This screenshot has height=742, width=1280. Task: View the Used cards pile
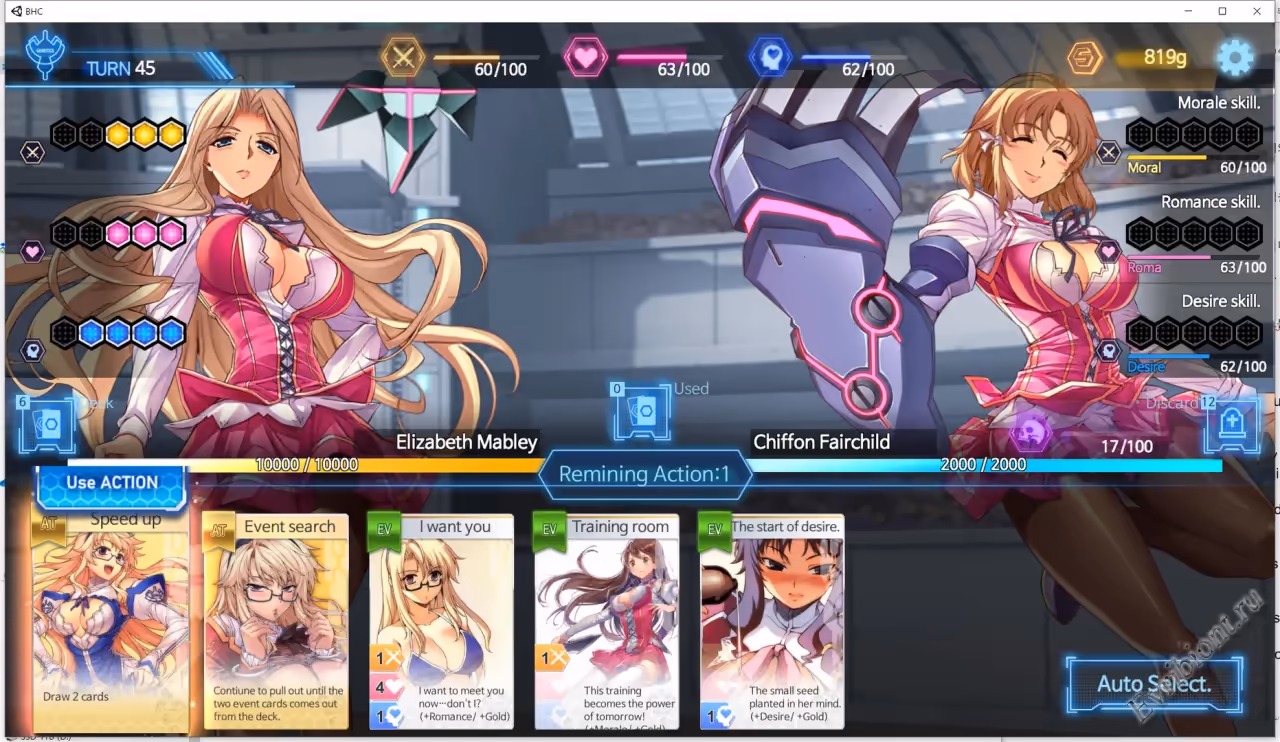tap(642, 411)
